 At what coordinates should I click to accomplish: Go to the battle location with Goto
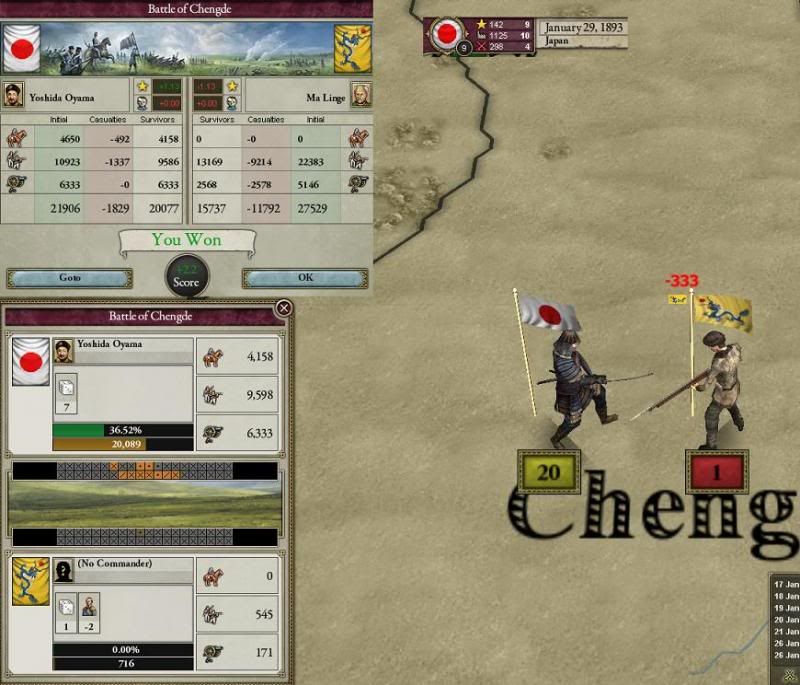point(69,278)
